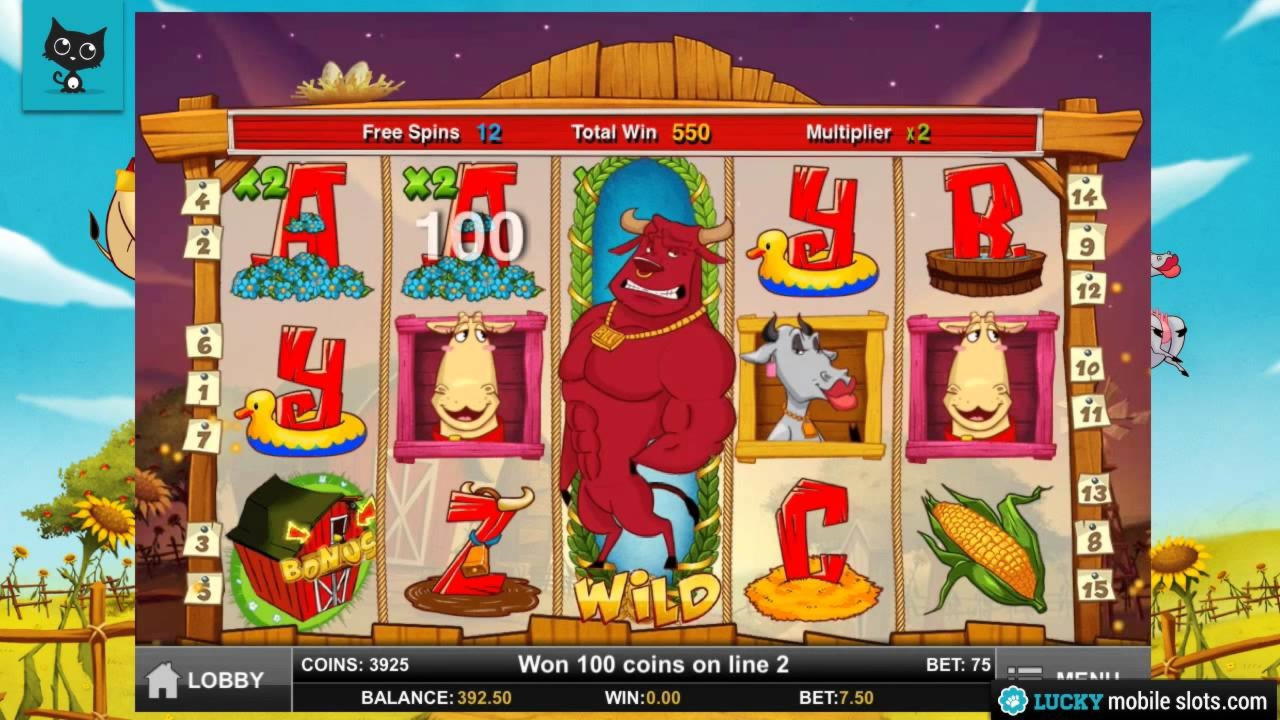Choose payline tag number 12
This screenshot has height=720, width=1280.
coord(1087,289)
